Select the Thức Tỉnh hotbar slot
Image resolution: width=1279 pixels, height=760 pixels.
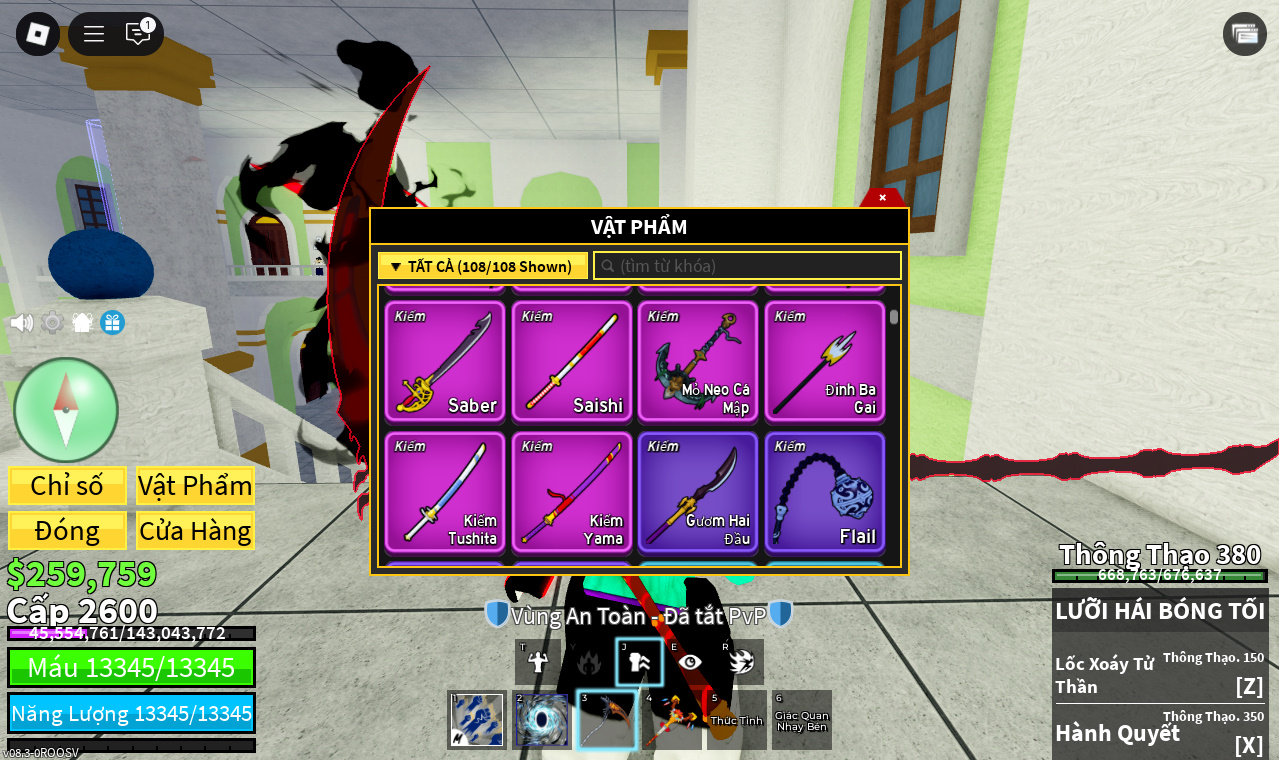(x=737, y=720)
